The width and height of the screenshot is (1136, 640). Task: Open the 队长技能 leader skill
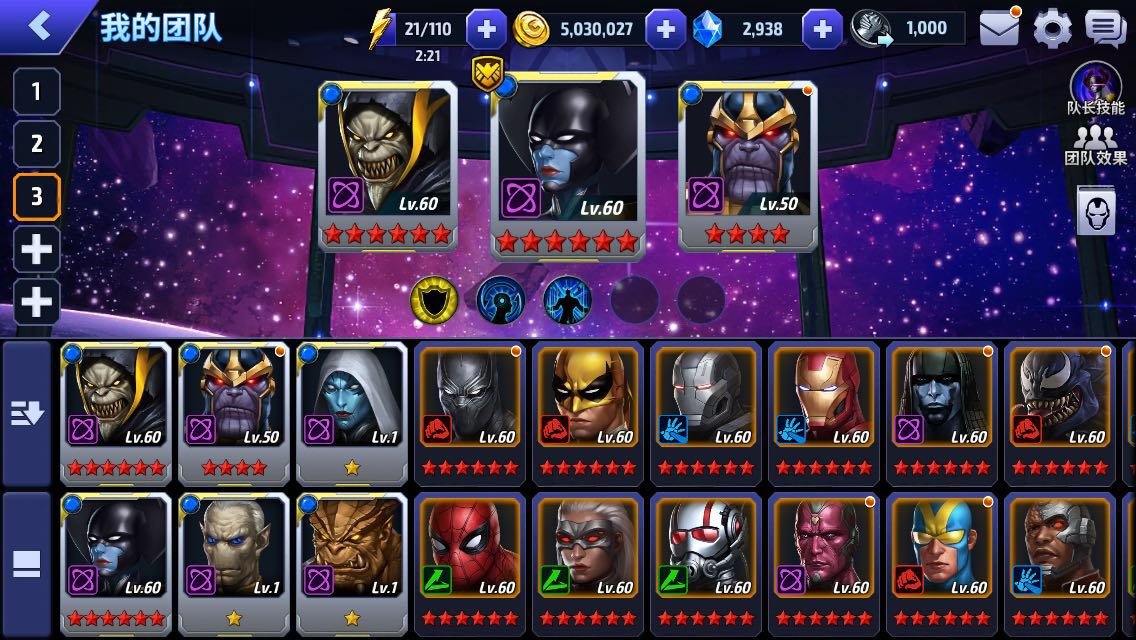point(1096,89)
